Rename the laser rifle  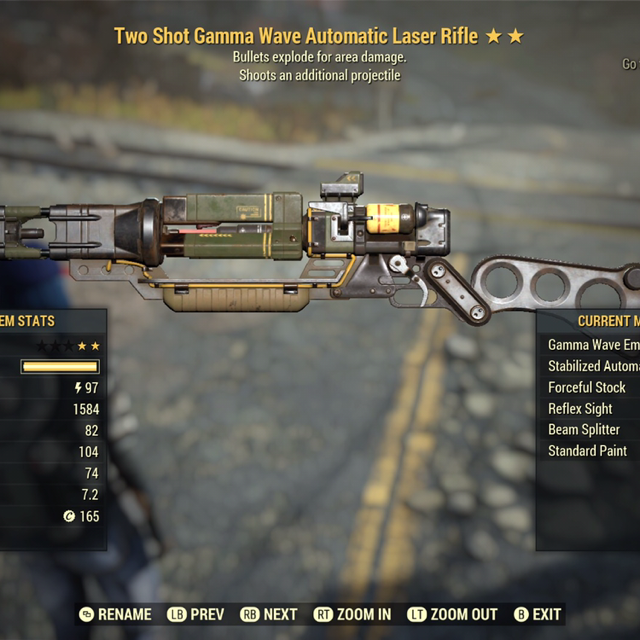[x=116, y=614]
